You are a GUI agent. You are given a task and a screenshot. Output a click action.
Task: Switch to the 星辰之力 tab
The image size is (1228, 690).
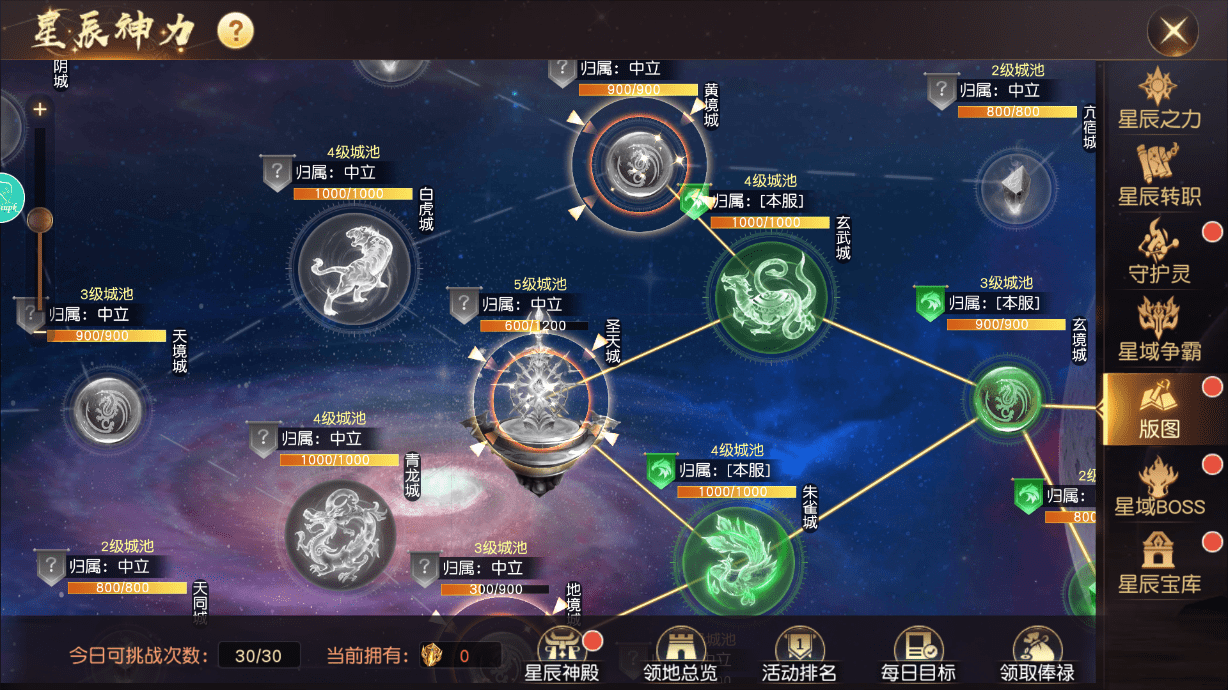click(x=1158, y=100)
